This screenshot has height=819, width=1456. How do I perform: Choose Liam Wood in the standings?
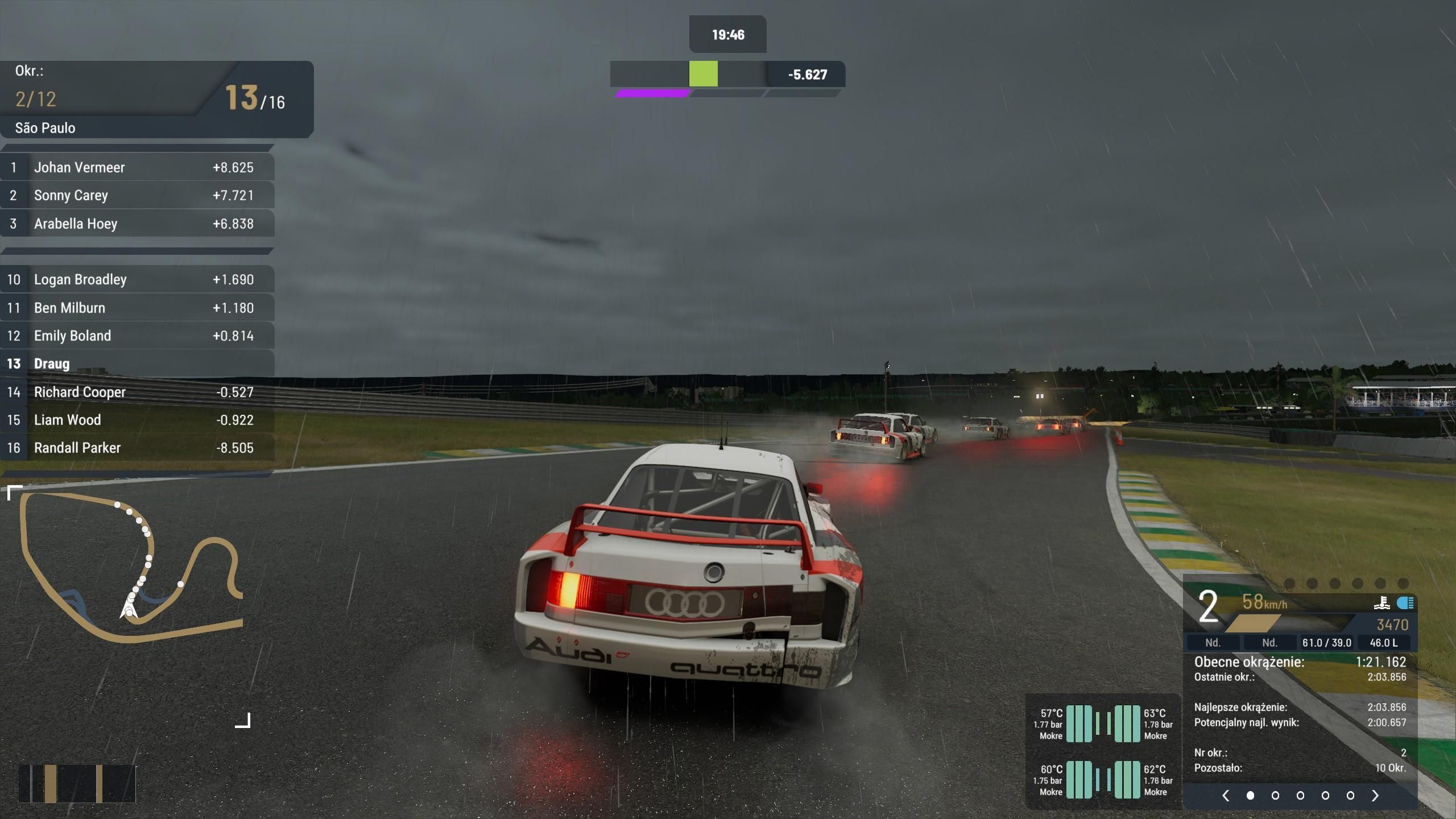click(x=136, y=420)
